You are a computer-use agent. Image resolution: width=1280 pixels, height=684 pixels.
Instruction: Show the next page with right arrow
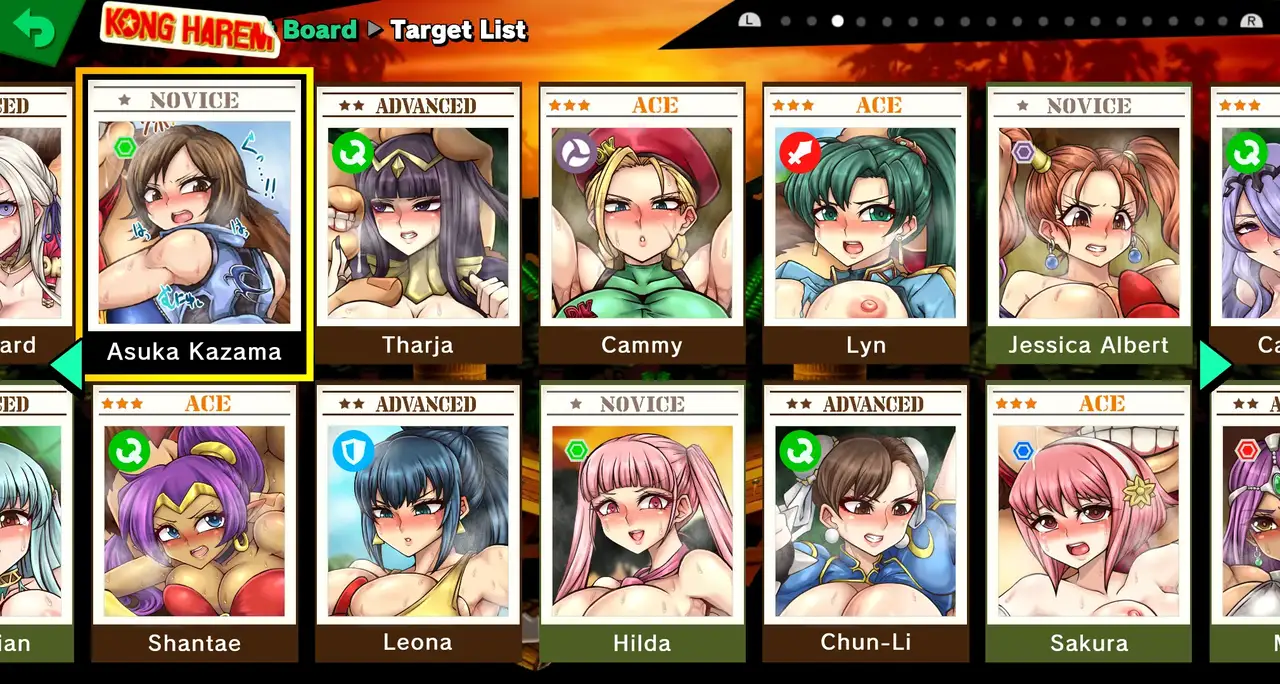click(1216, 366)
